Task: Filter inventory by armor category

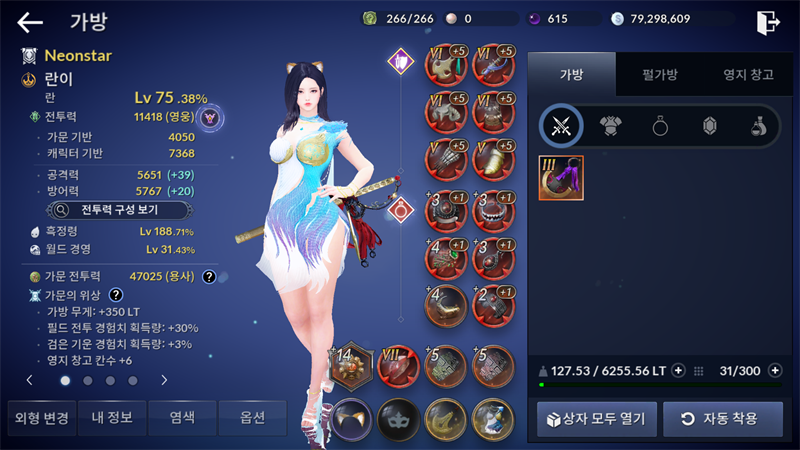Action: [x=611, y=125]
